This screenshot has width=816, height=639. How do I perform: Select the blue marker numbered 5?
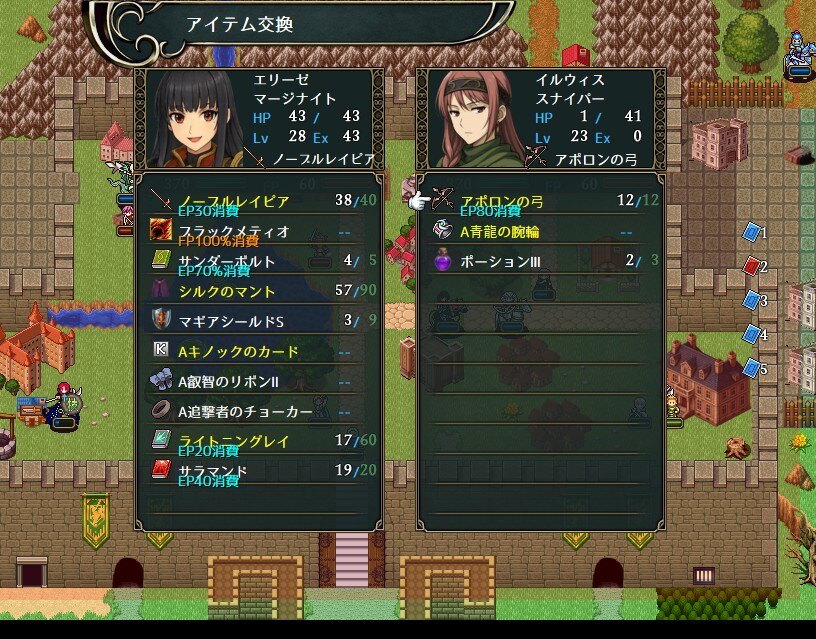tap(752, 368)
